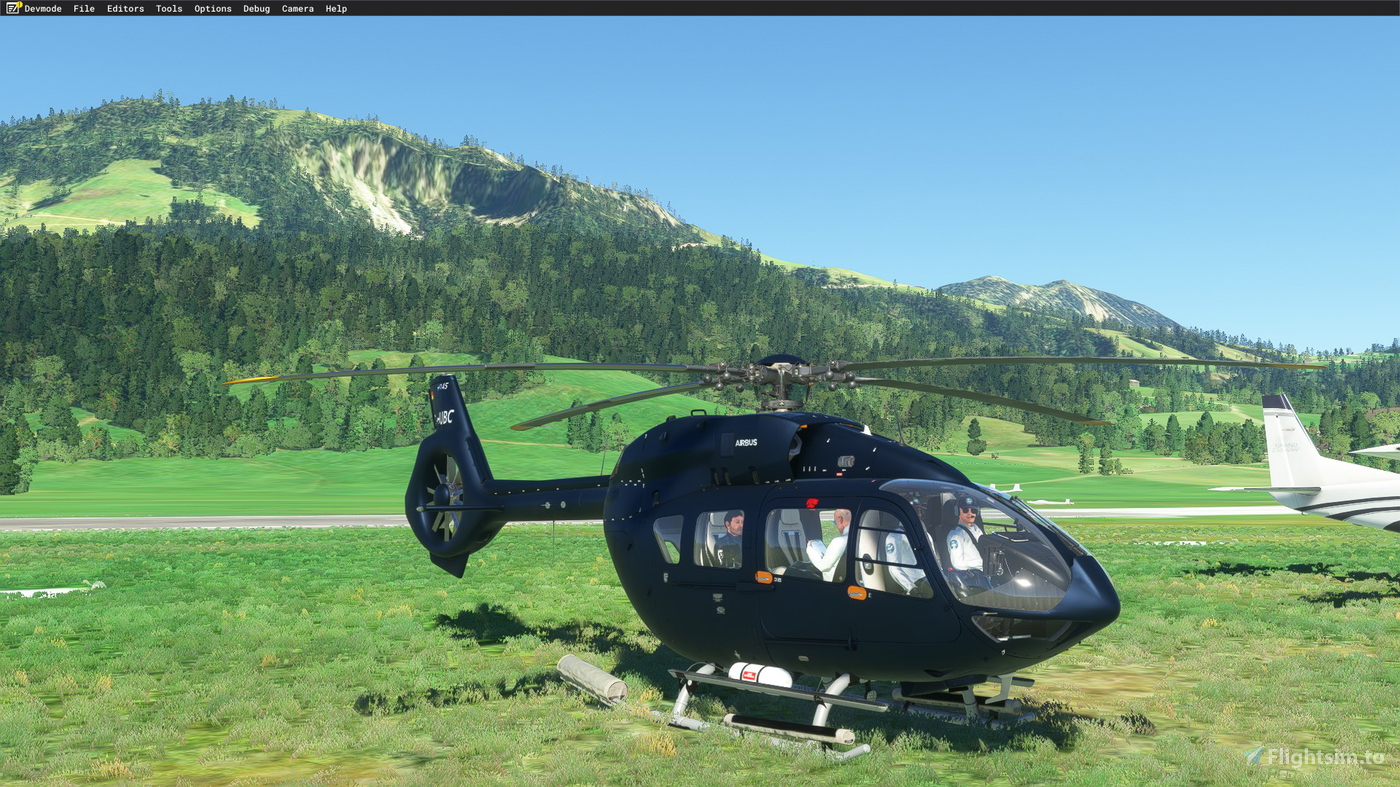1400x787 pixels.
Task: Click the red beacon light atop the cabin
Action: point(812,505)
